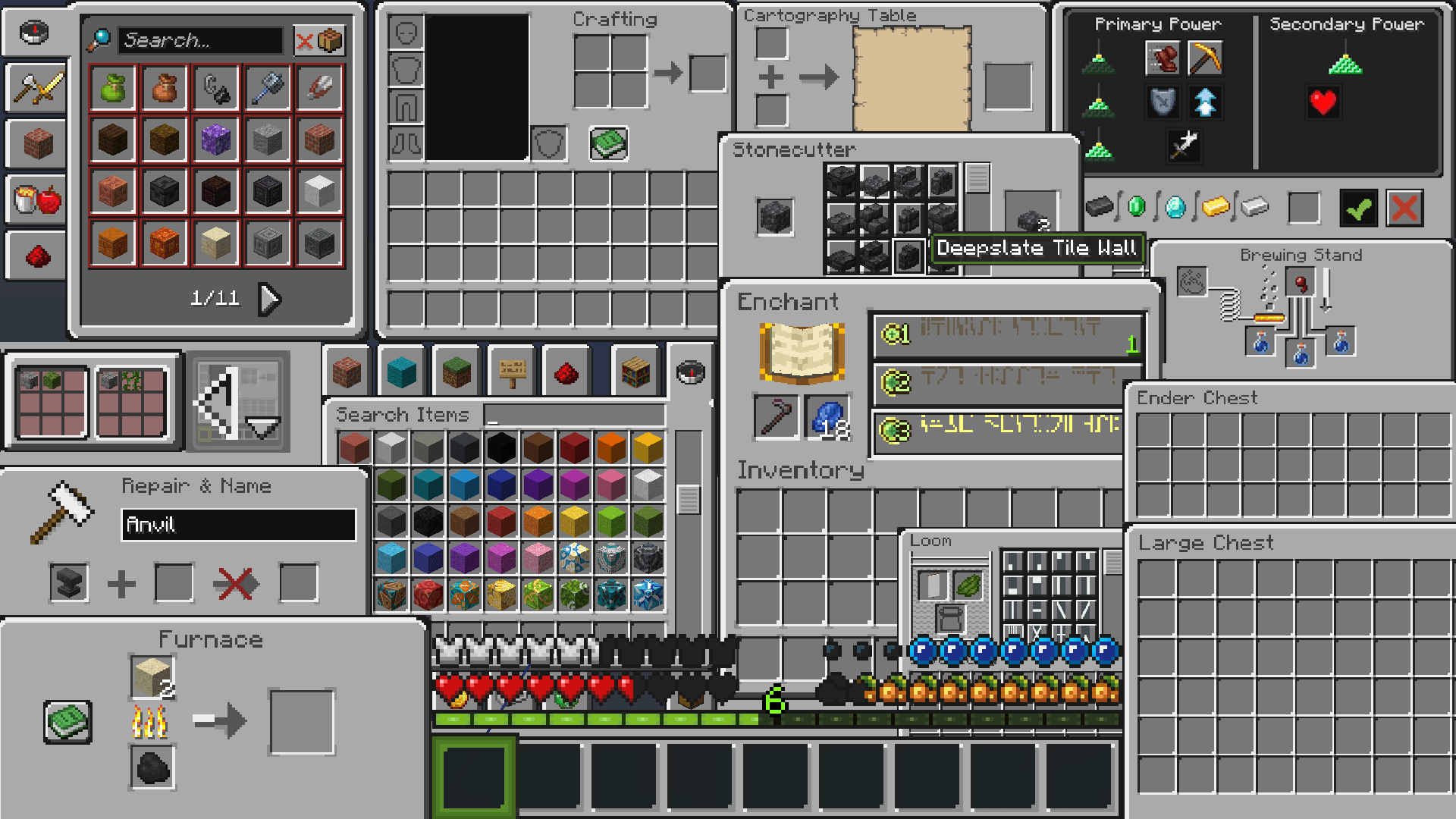Go to next creative inventory page

click(269, 299)
